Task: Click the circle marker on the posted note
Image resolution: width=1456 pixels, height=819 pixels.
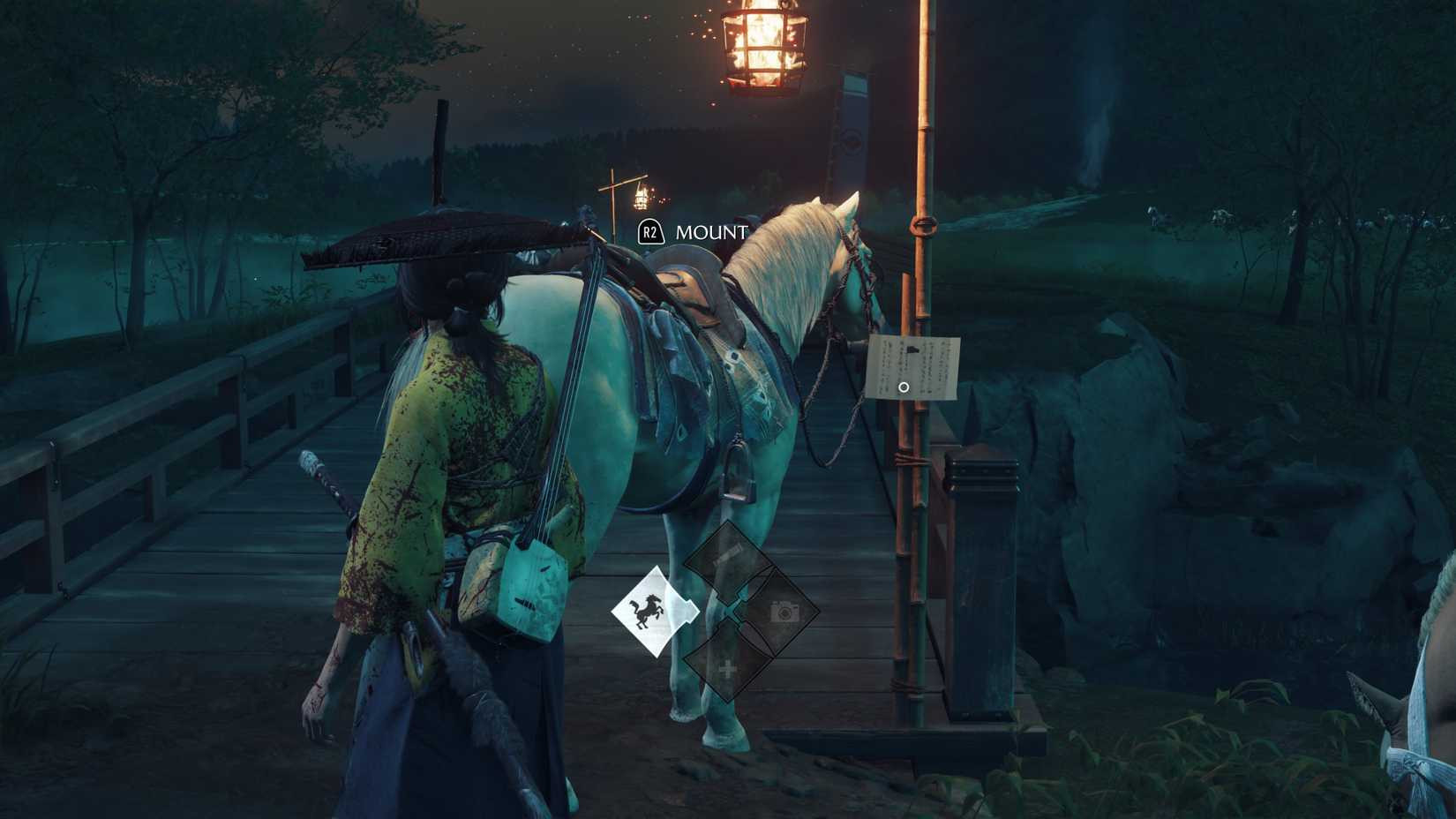Action: [x=904, y=386]
